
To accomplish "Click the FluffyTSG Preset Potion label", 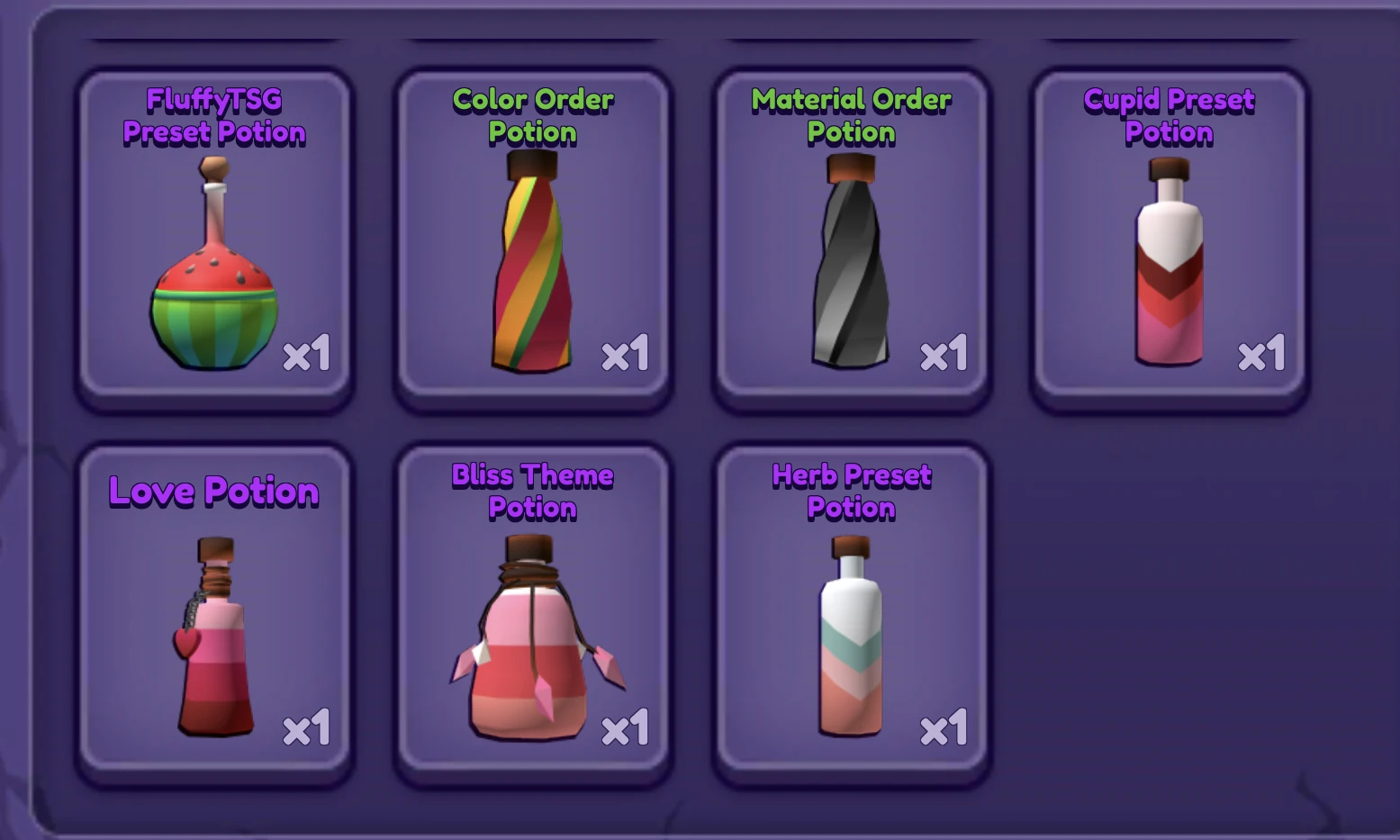I will [x=213, y=117].
